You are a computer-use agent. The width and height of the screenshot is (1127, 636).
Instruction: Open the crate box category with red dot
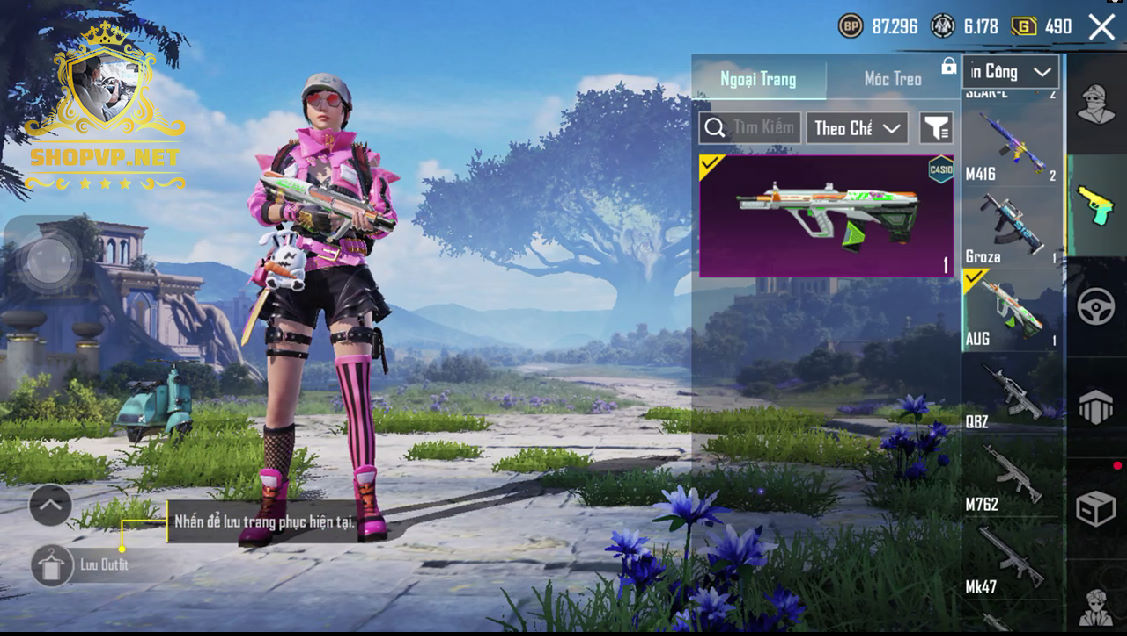pos(1096,509)
